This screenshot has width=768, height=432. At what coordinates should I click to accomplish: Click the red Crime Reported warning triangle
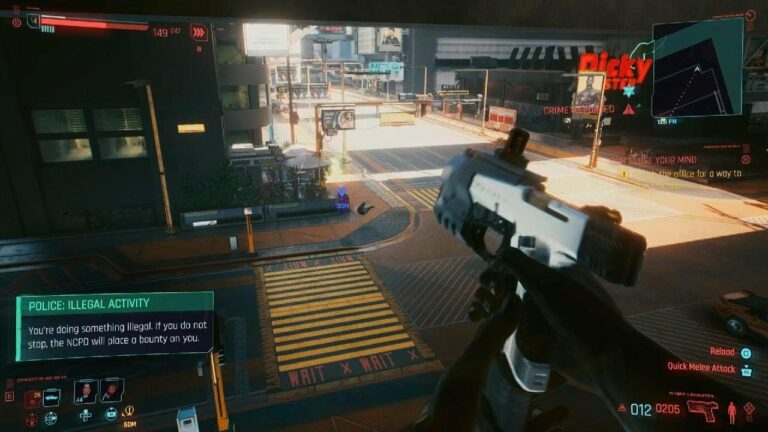[628, 109]
